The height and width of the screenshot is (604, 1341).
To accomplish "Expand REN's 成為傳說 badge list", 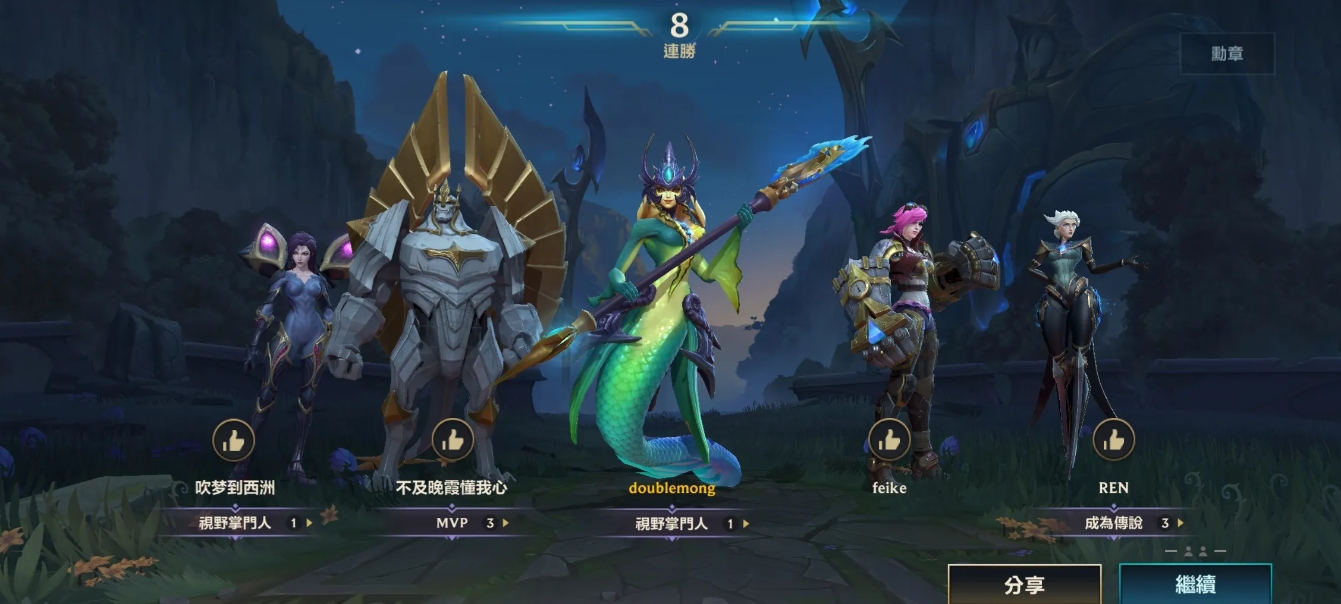I will click(x=1180, y=522).
